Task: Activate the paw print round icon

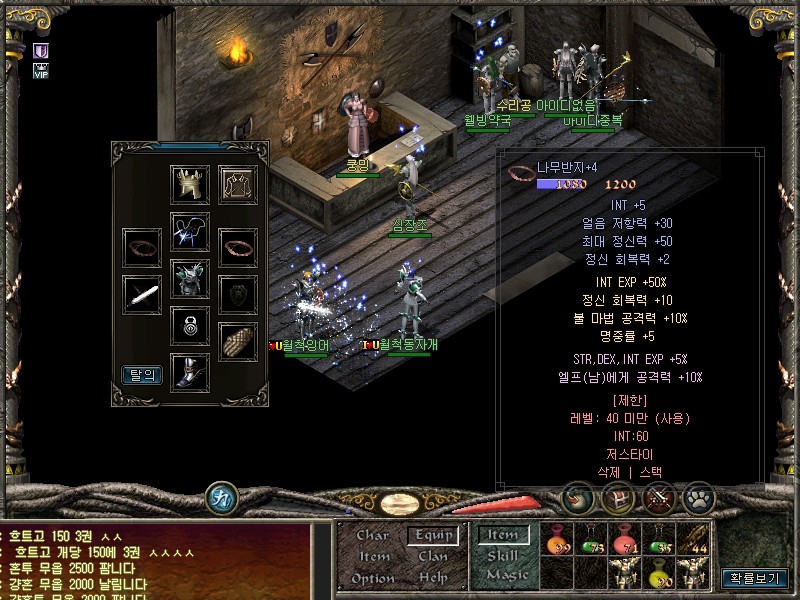Action: pyautogui.click(x=698, y=497)
